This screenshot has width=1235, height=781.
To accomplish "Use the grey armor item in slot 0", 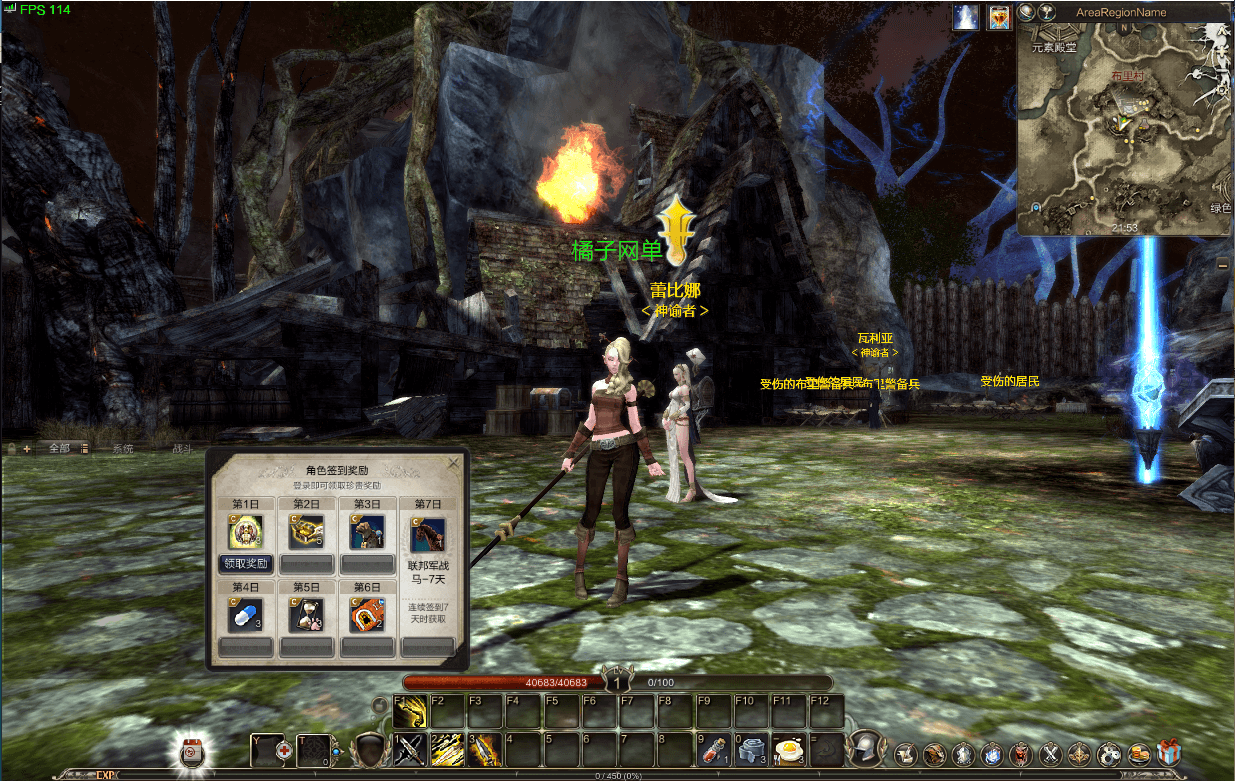I will click(751, 749).
